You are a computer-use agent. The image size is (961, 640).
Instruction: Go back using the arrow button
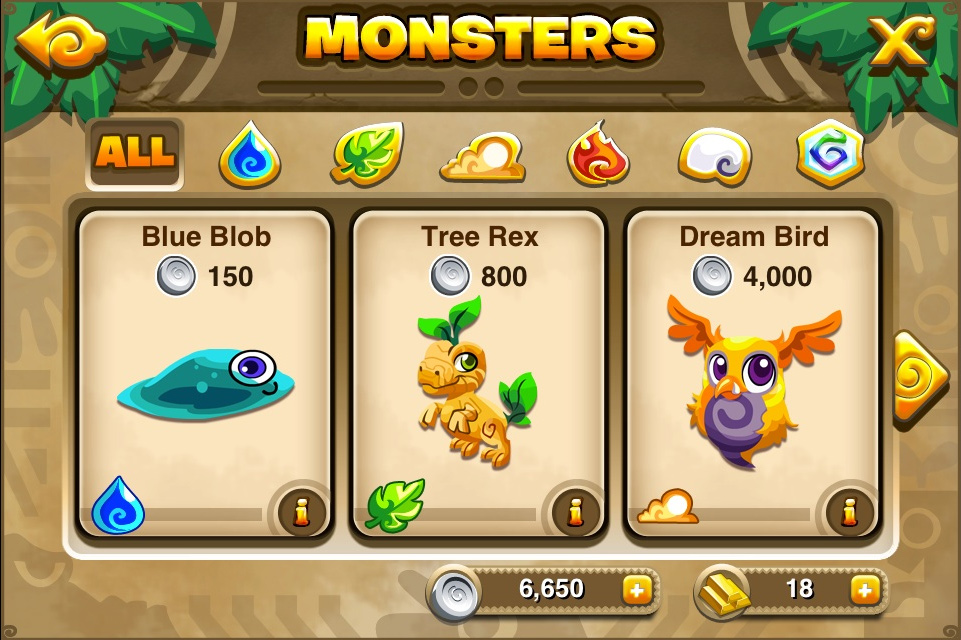pyautogui.click(x=47, y=40)
